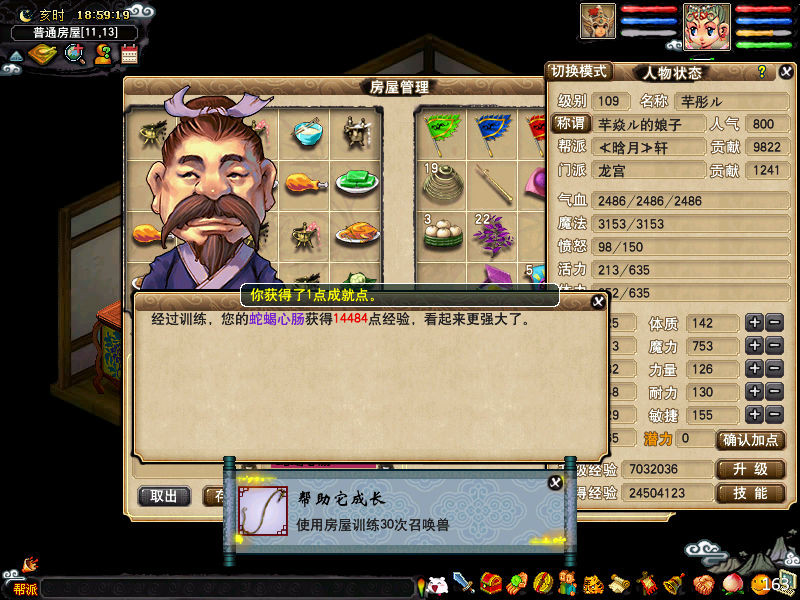Select the 帮派 guild chat channel
Viewport: 800px width, 600px height.
24,589
